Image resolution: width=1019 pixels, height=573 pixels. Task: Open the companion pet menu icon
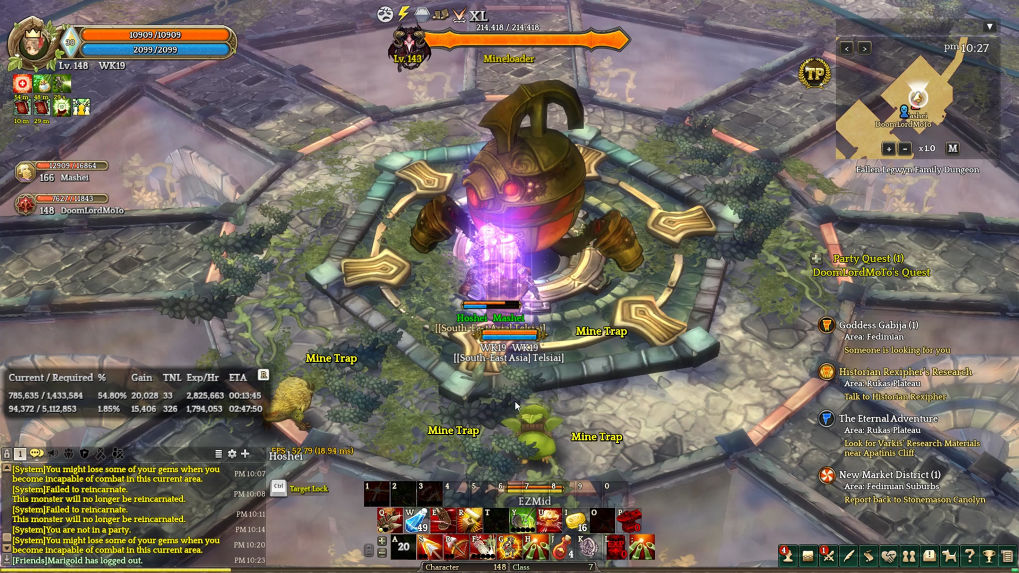click(949, 556)
